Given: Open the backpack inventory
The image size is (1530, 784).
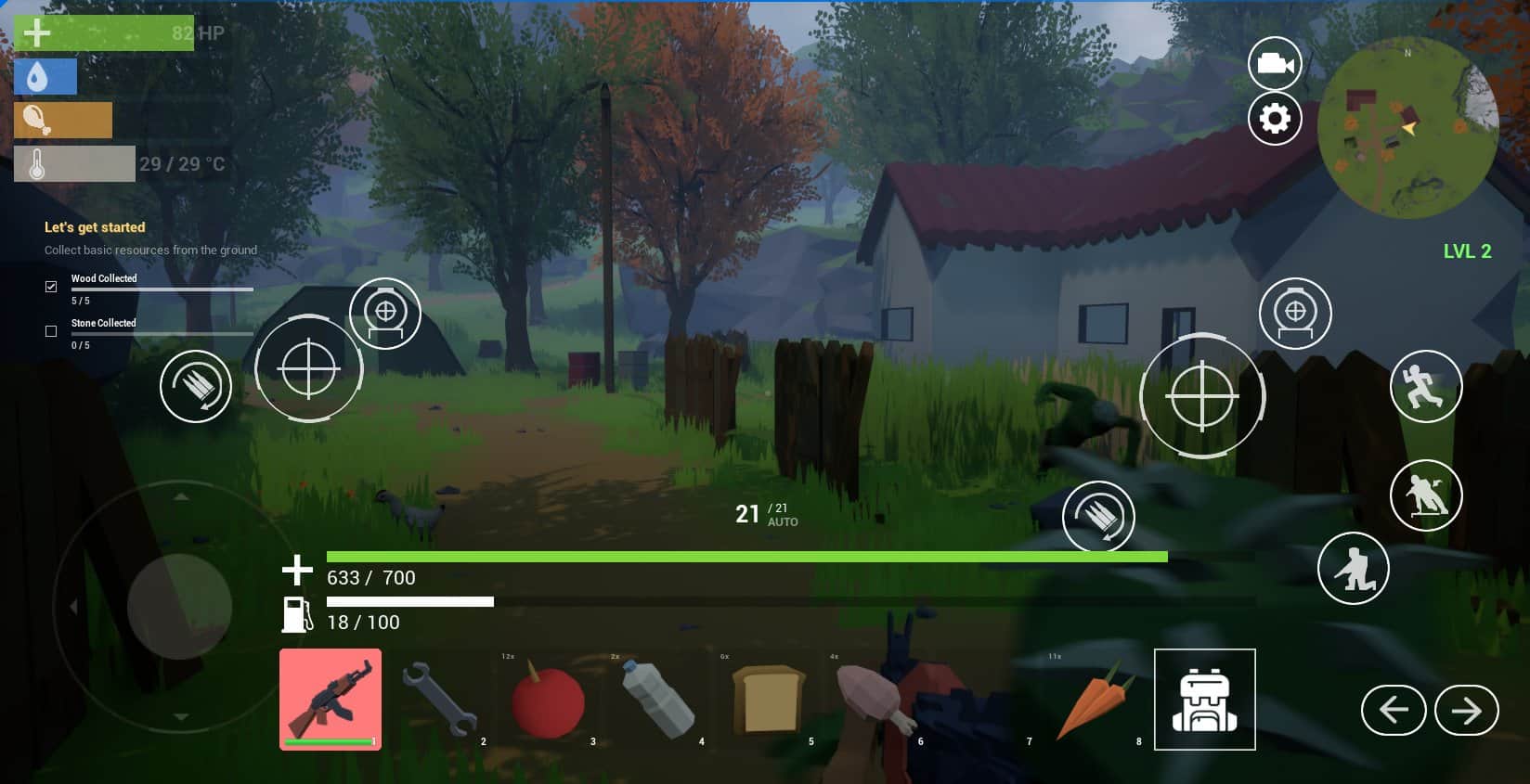Looking at the screenshot, I should pyautogui.click(x=1204, y=700).
